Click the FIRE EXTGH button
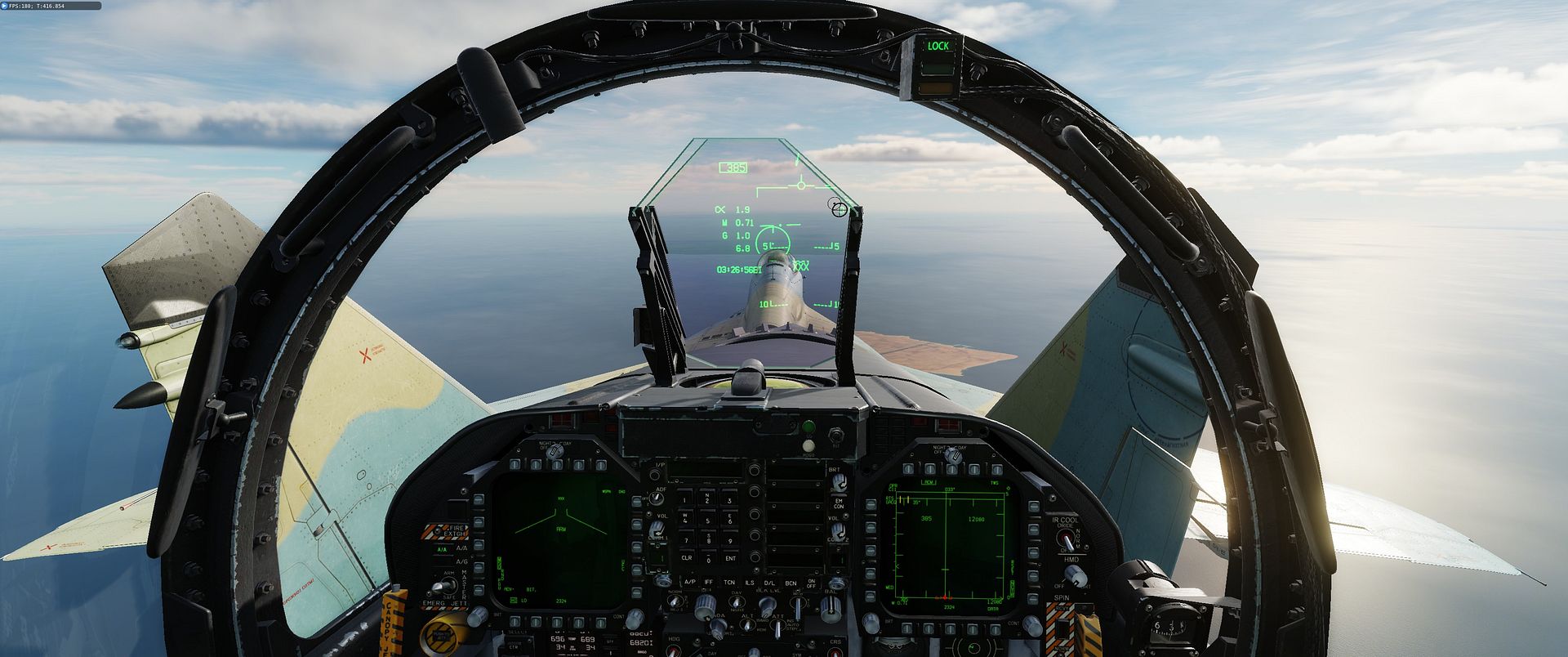Image resolution: width=1568 pixels, height=657 pixels. coord(445,532)
